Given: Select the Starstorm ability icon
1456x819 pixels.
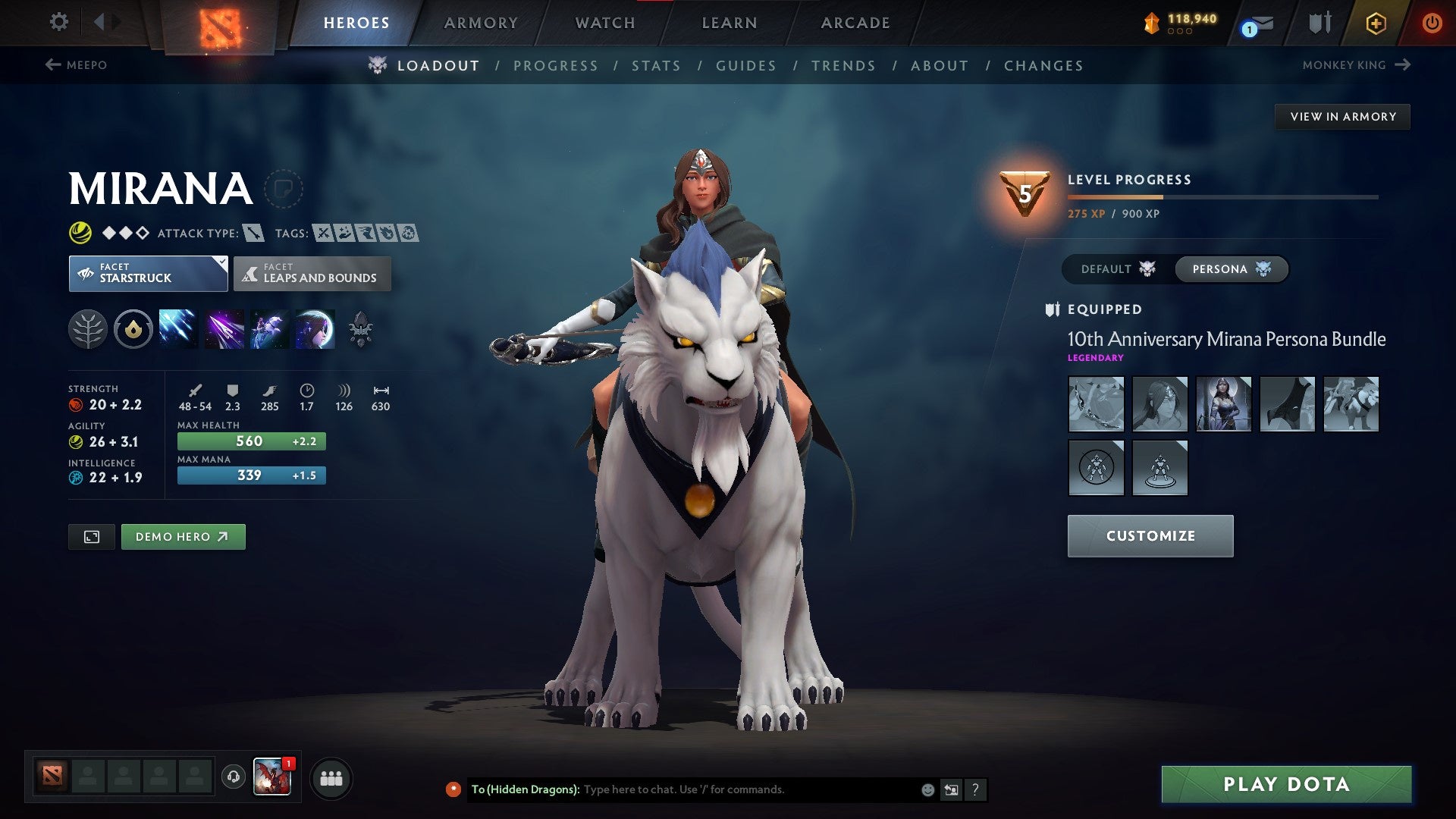Looking at the screenshot, I should (x=177, y=329).
